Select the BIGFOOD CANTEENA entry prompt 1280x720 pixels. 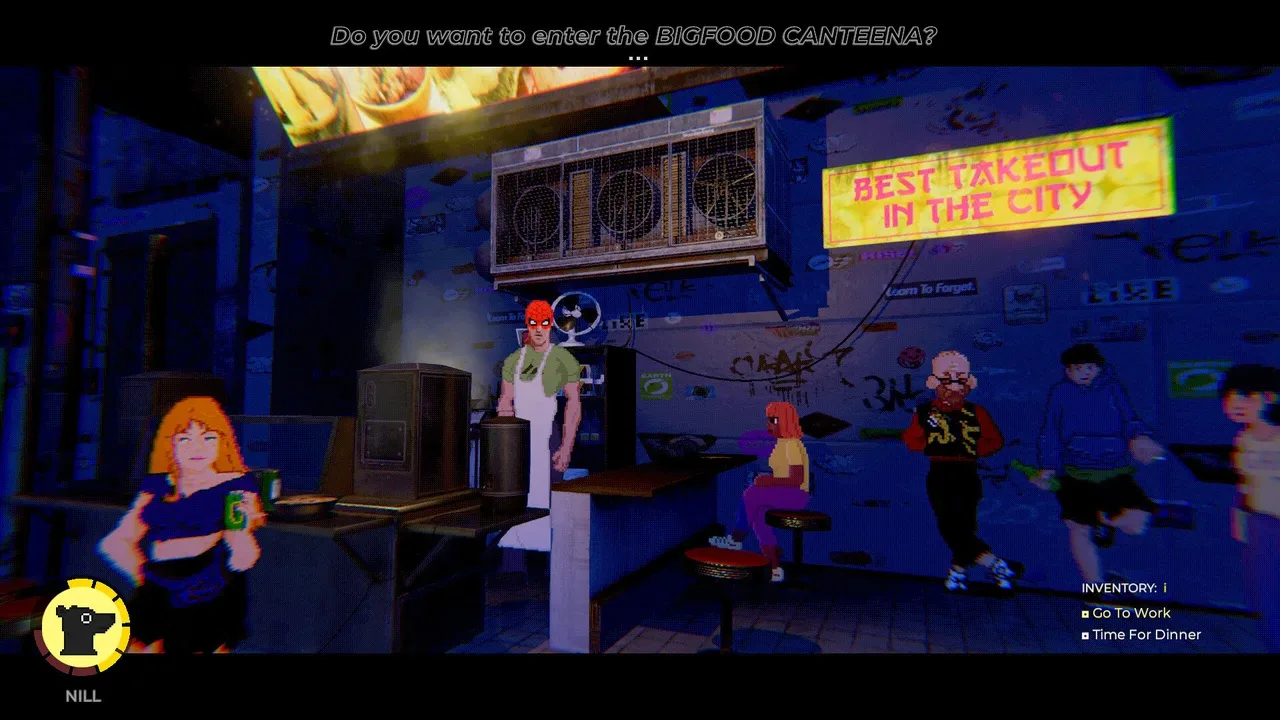click(635, 35)
